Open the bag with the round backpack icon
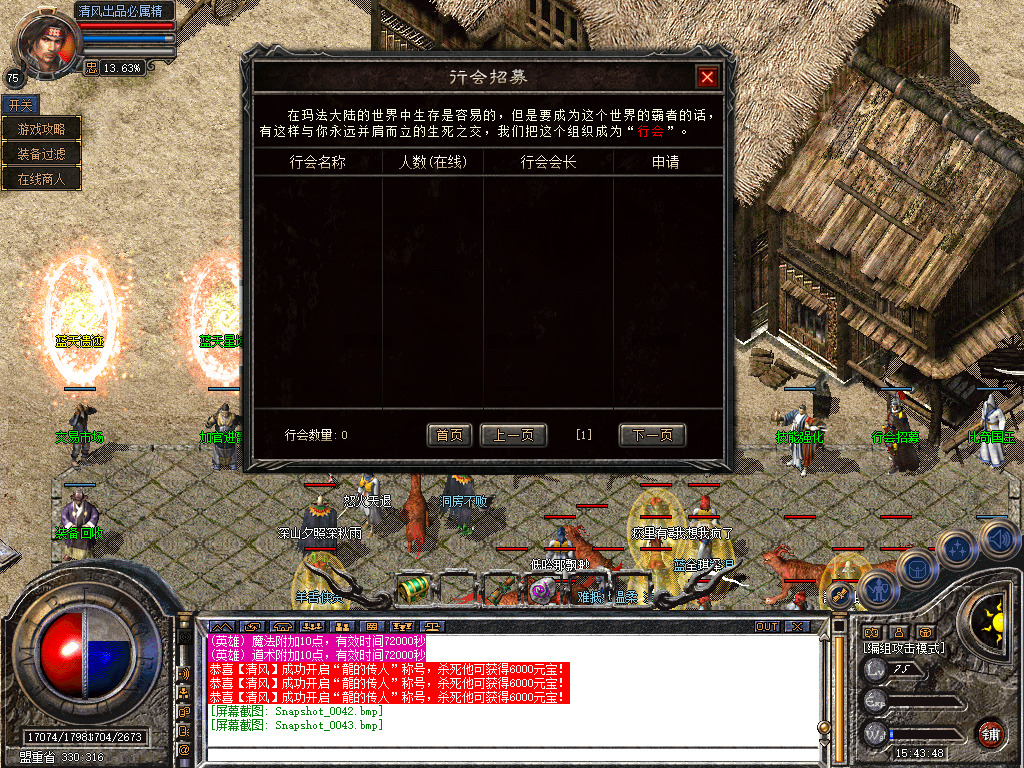 coord(915,568)
